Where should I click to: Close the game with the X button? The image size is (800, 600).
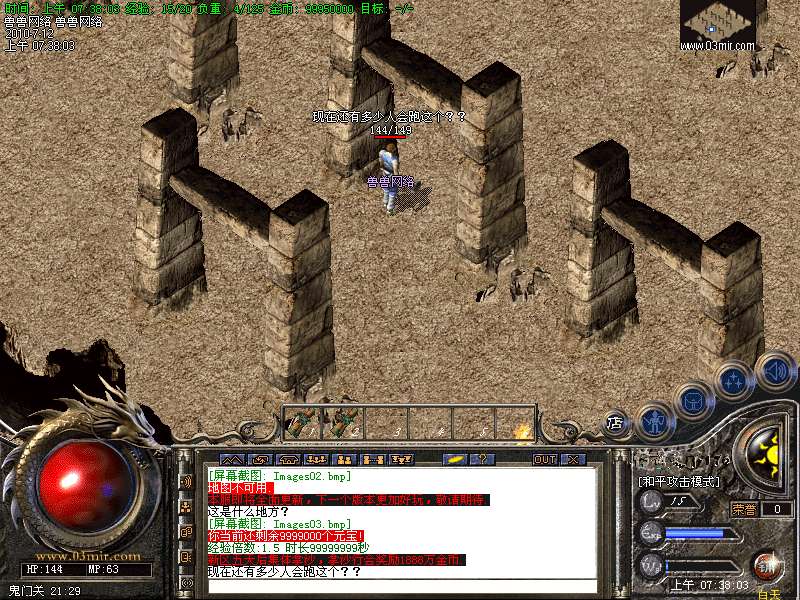click(x=573, y=459)
